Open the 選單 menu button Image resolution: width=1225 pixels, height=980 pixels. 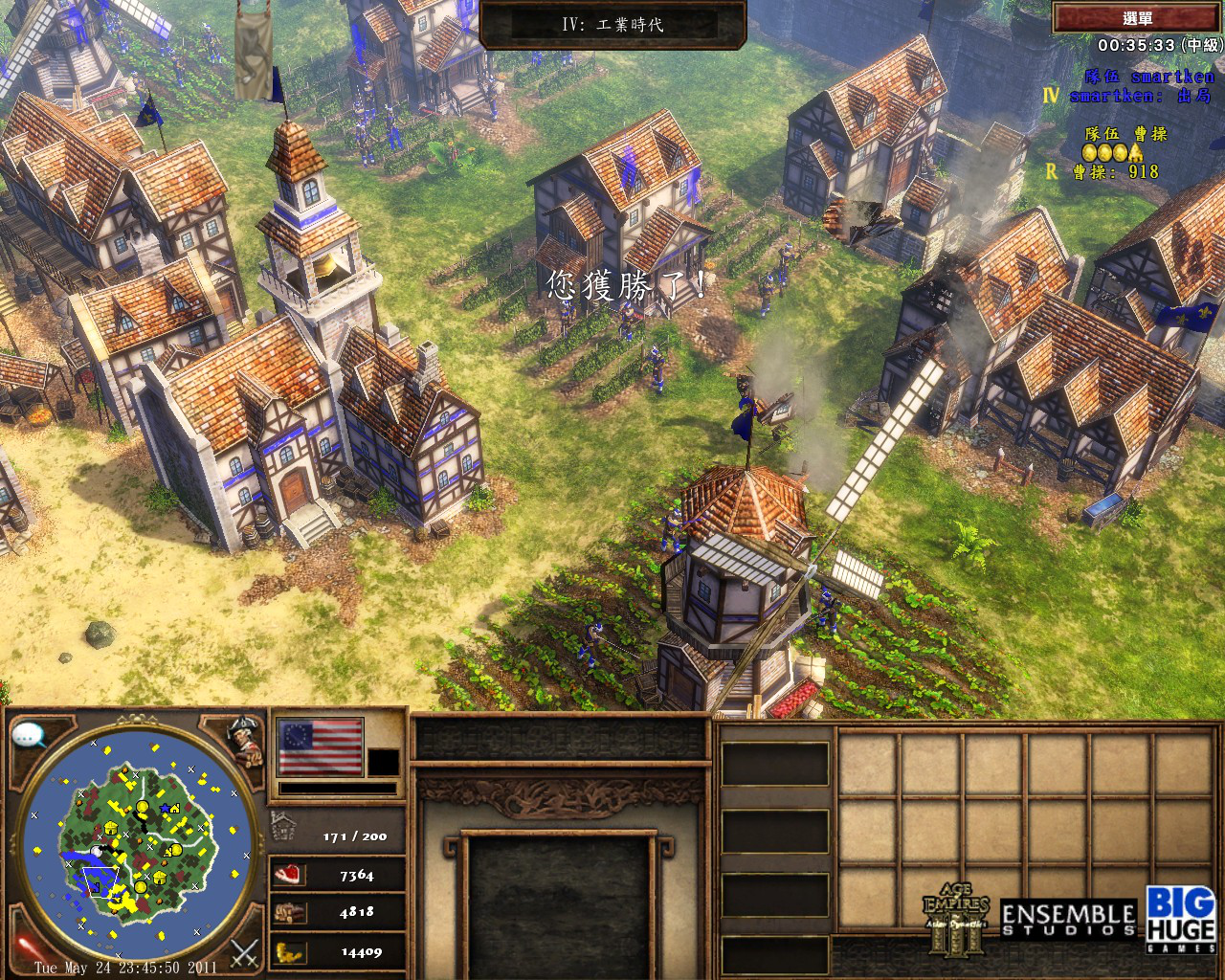(1137, 18)
